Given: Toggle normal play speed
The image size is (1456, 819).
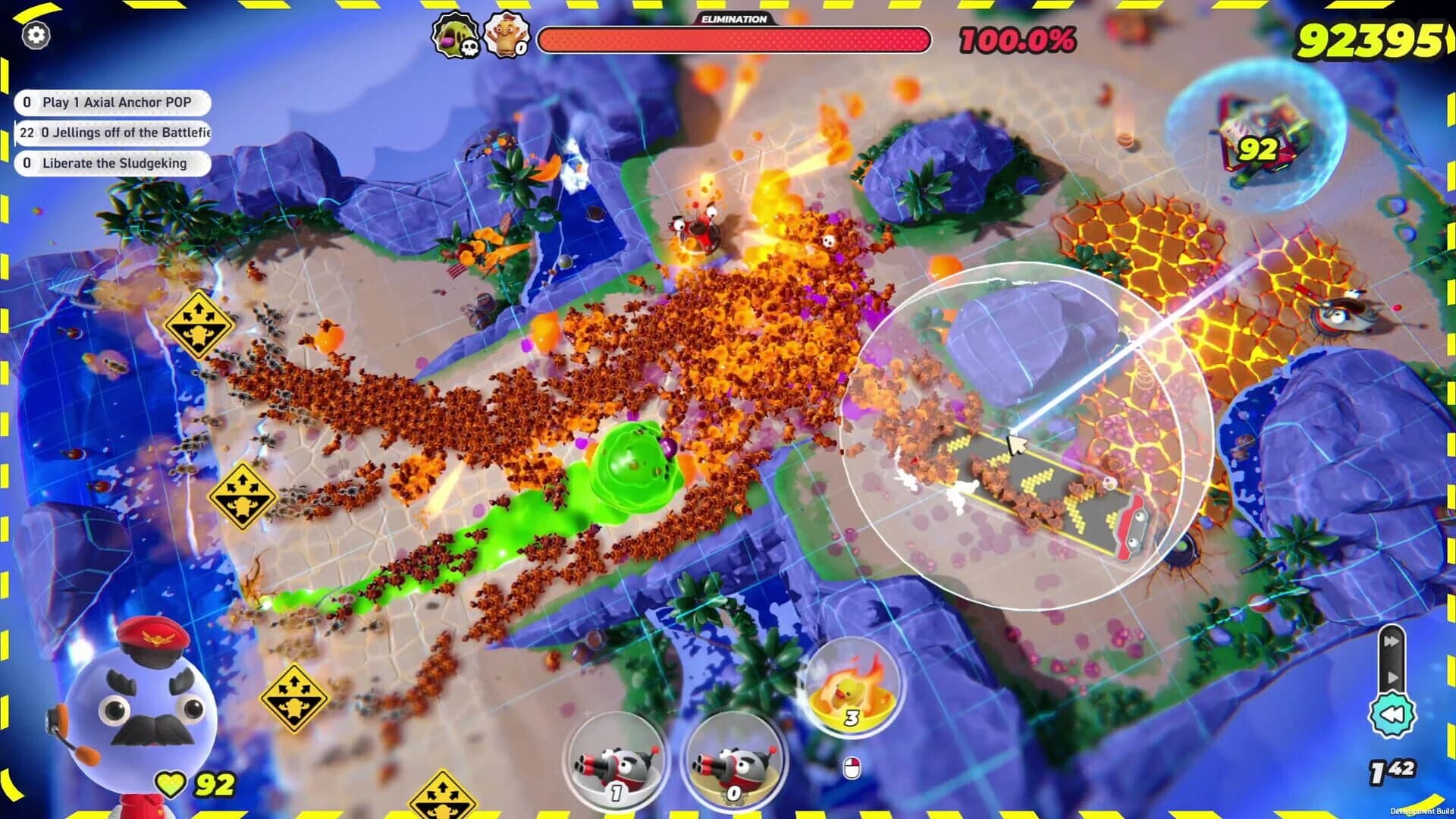Looking at the screenshot, I should click(1393, 676).
